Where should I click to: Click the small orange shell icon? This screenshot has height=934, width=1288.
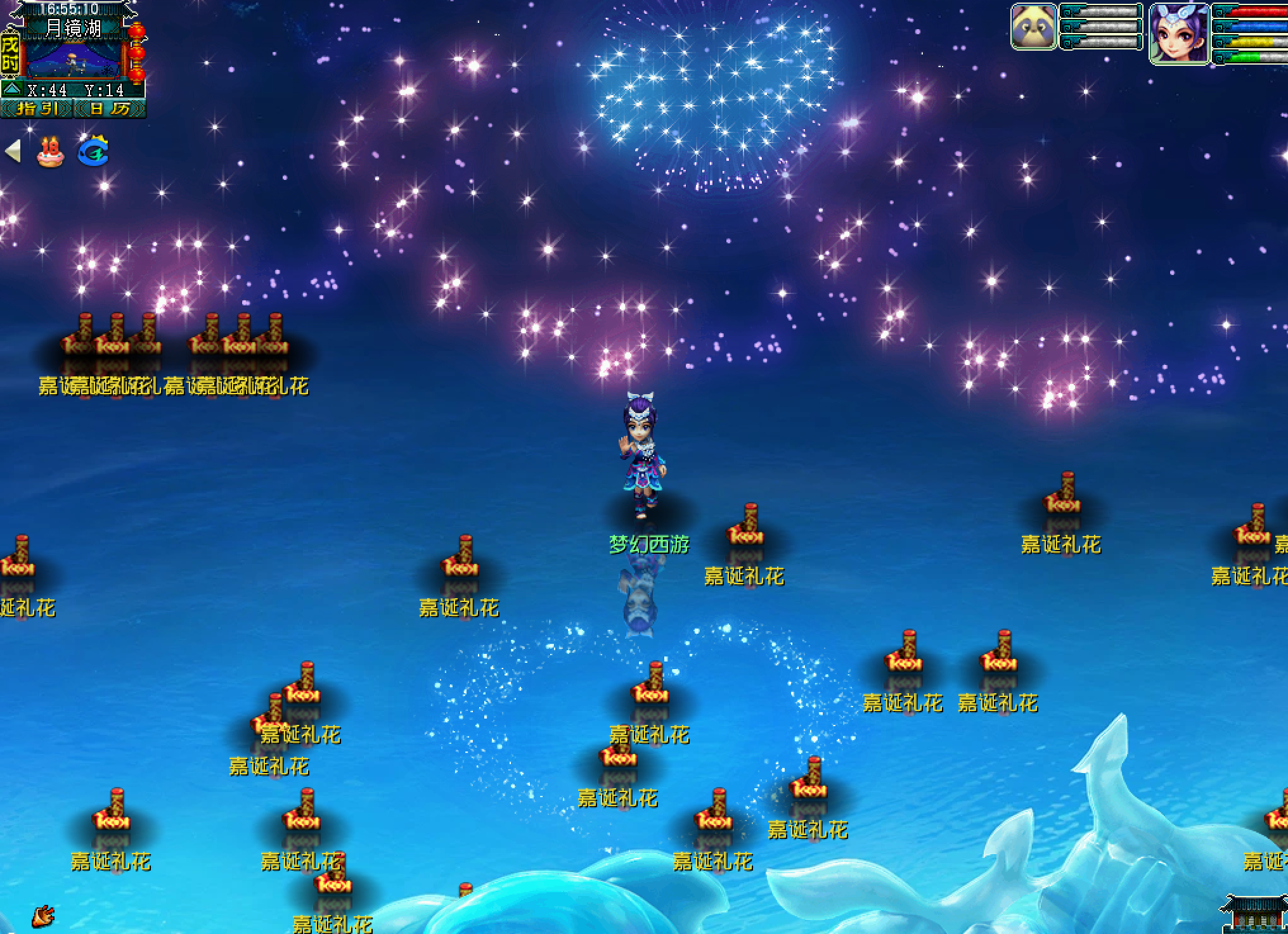pyautogui.click(x=43, y=916)
